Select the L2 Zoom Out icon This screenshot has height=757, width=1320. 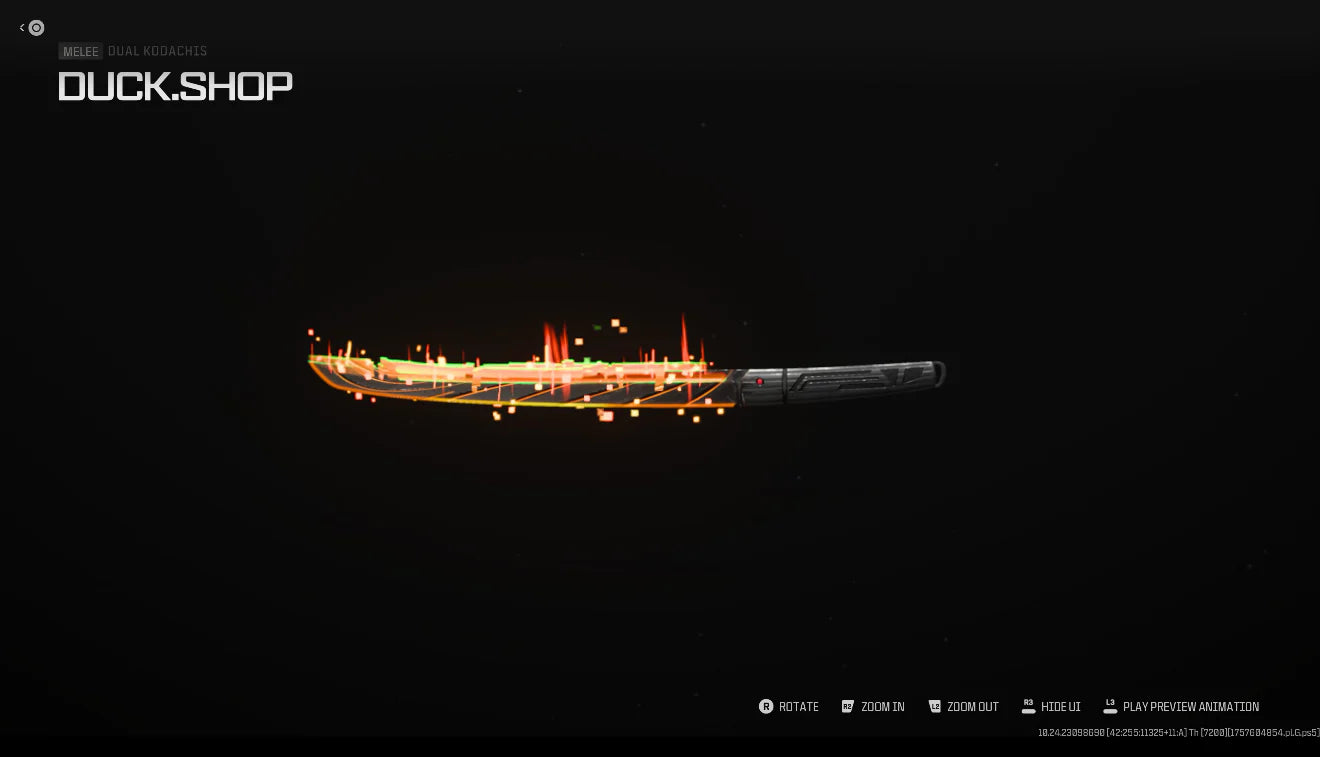(935, 707)
